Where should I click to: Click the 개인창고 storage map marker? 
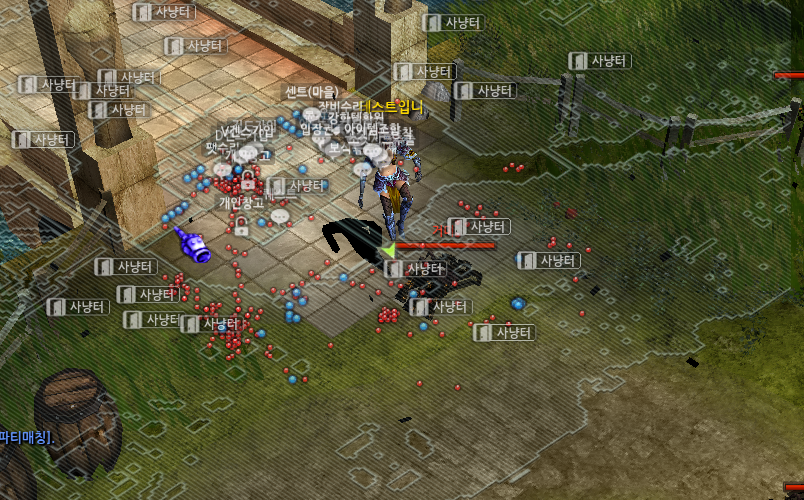click(240, 203)
